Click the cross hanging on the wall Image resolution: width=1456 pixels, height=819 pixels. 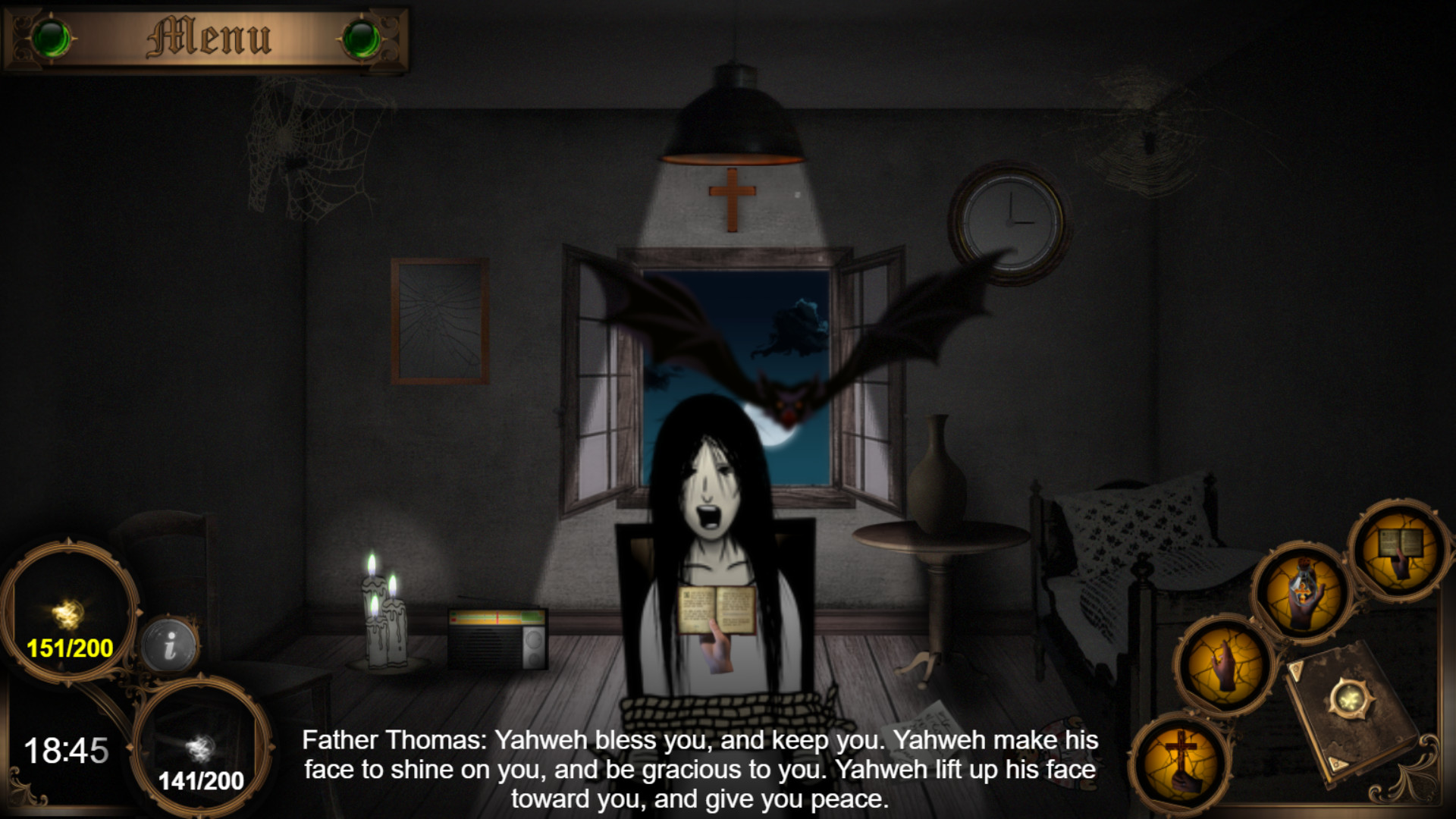click(x=730, y=201)
